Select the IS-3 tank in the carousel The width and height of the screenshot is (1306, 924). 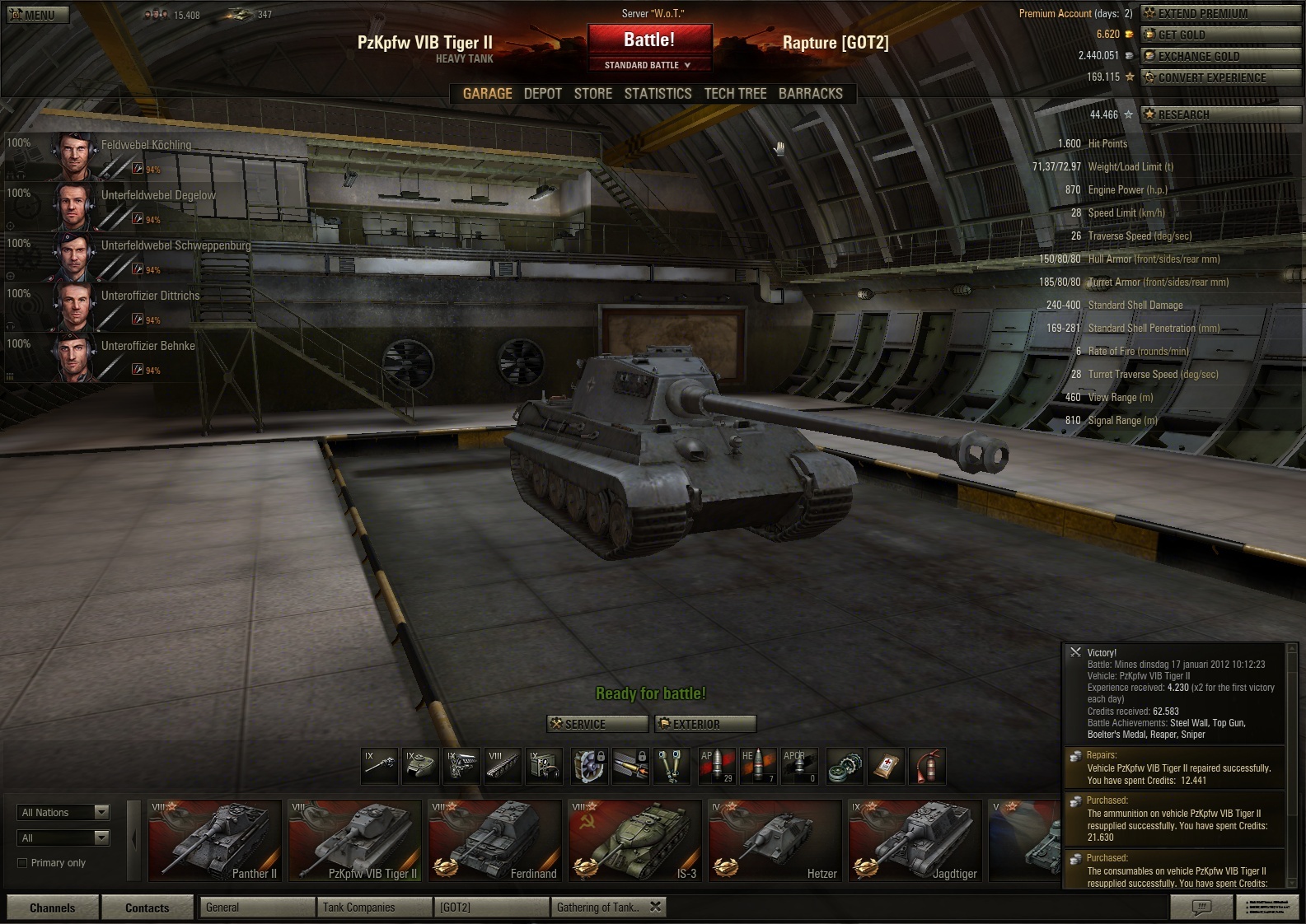634,841
